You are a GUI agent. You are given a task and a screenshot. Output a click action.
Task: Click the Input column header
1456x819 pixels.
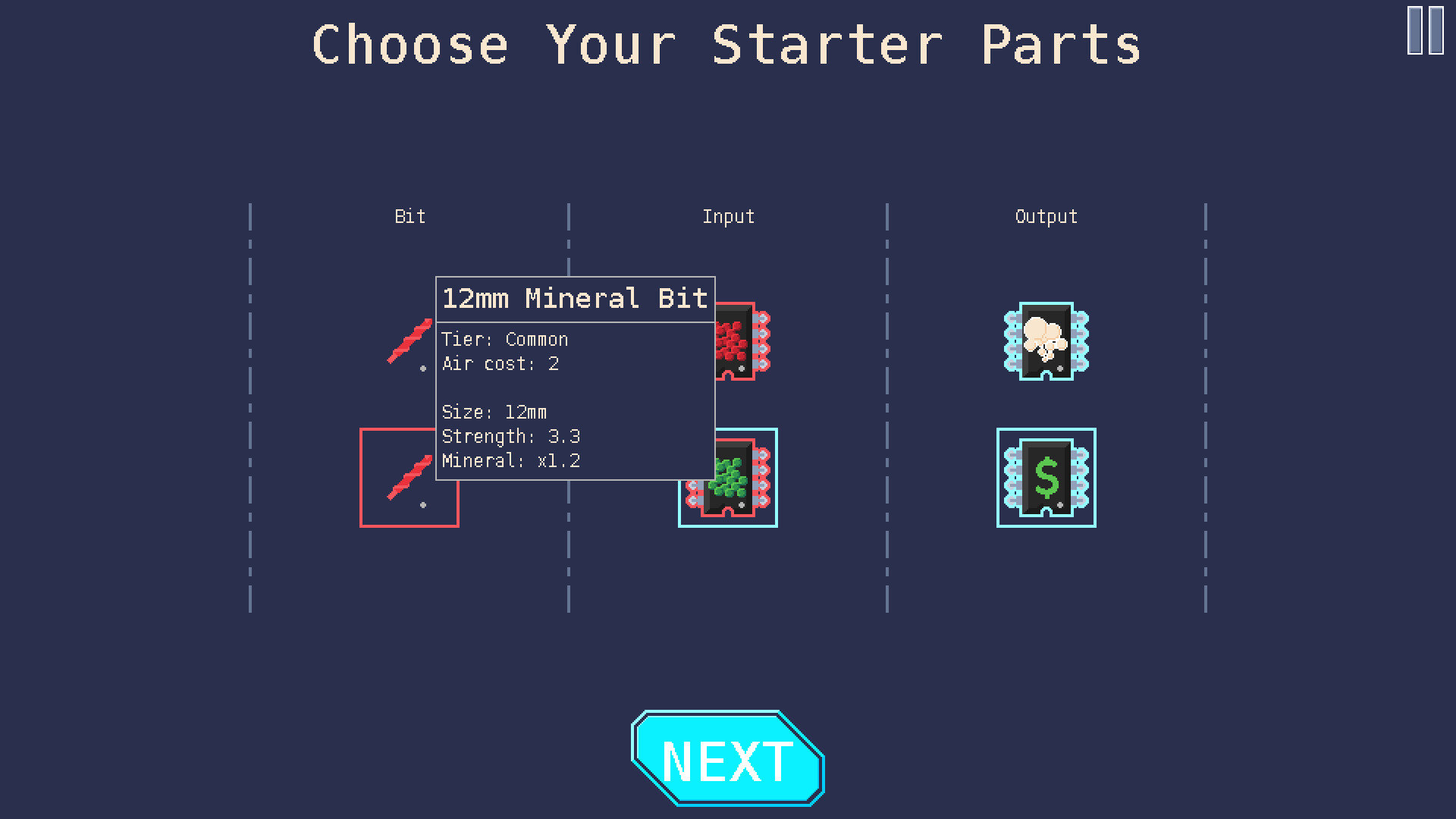pyautogui.click(x=728, y=216)
